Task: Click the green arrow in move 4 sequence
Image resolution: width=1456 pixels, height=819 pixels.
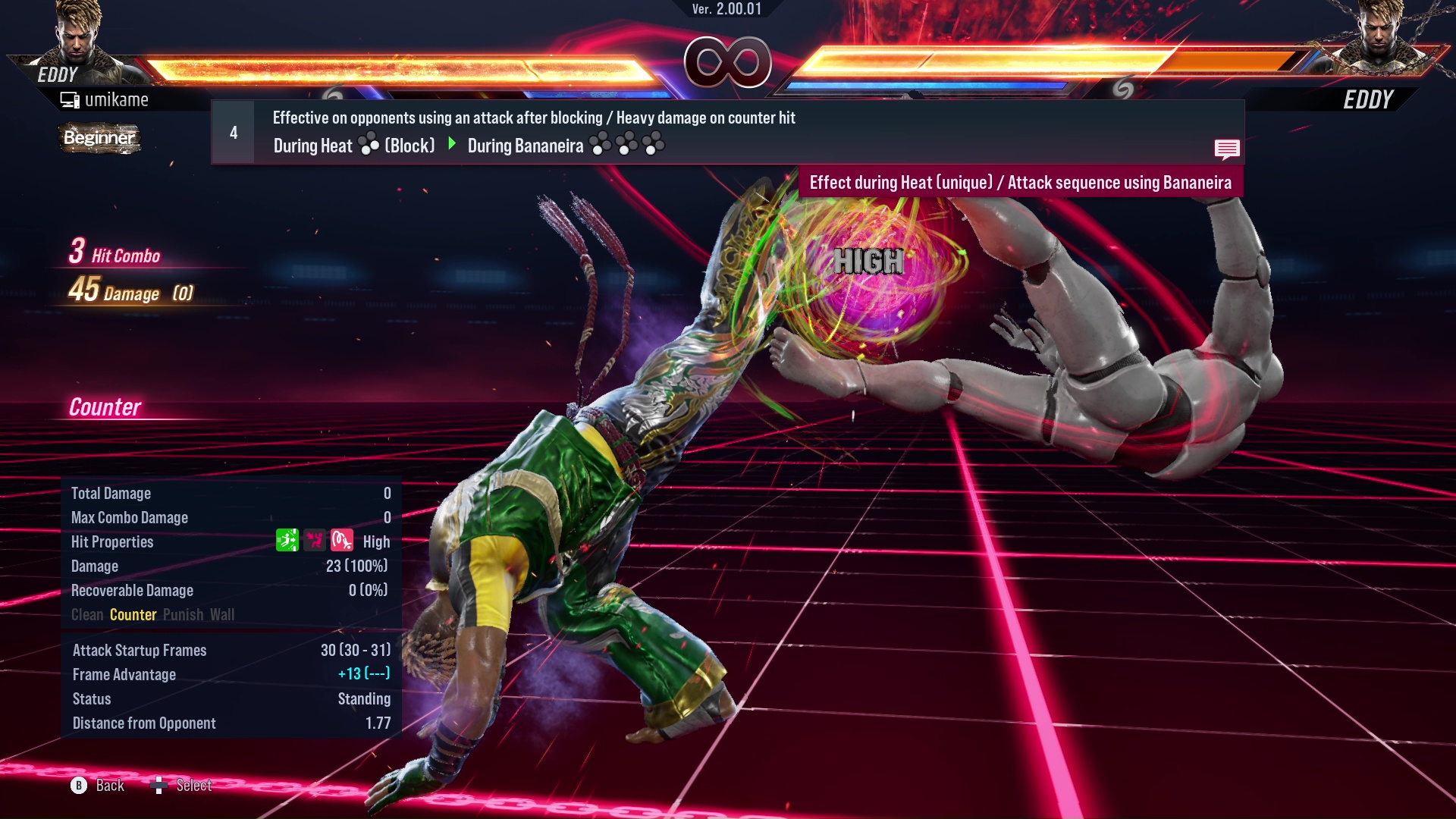Action: click(453, 144)
